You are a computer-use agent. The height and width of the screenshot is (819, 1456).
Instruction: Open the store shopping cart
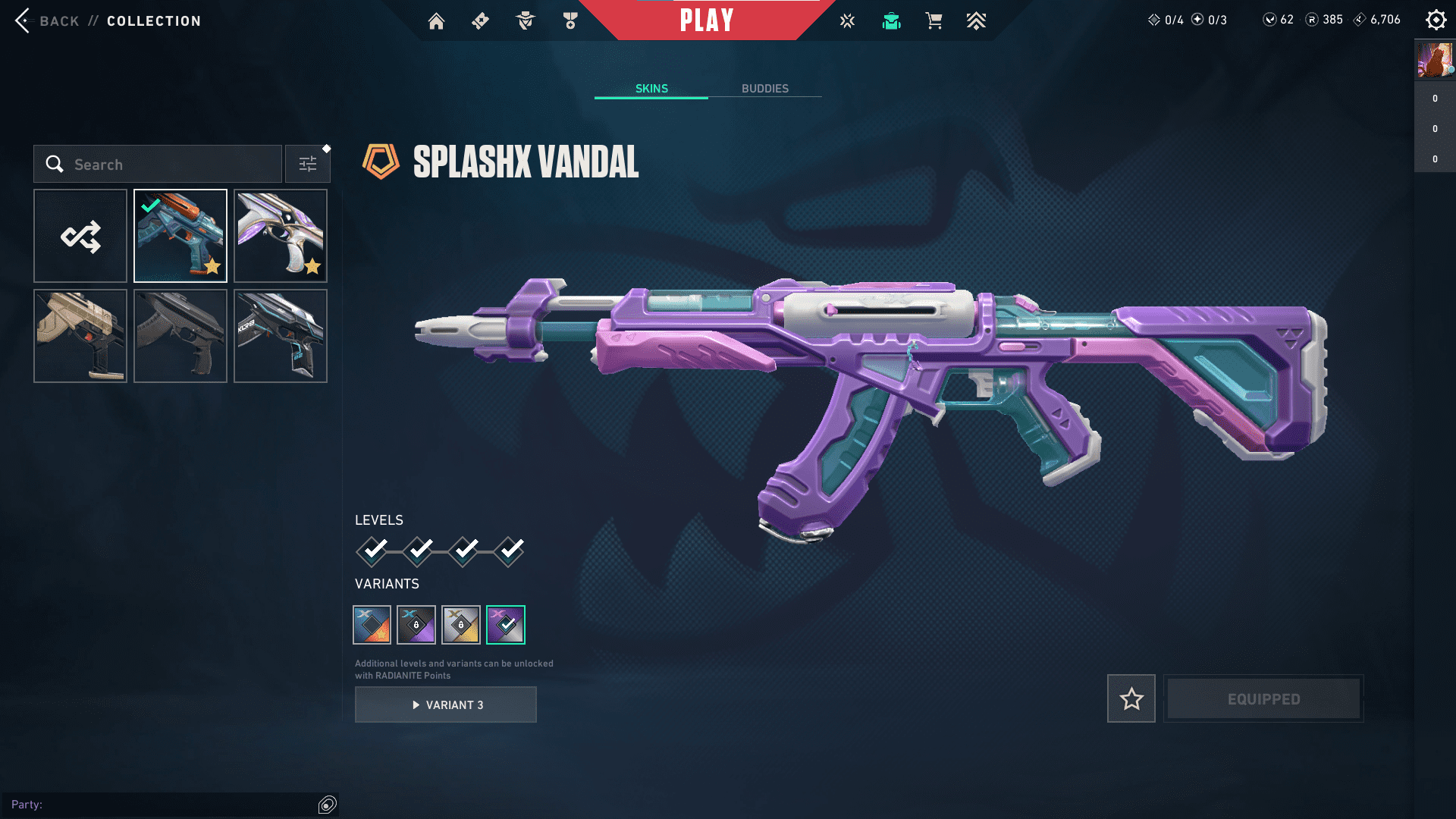point(934,21)
